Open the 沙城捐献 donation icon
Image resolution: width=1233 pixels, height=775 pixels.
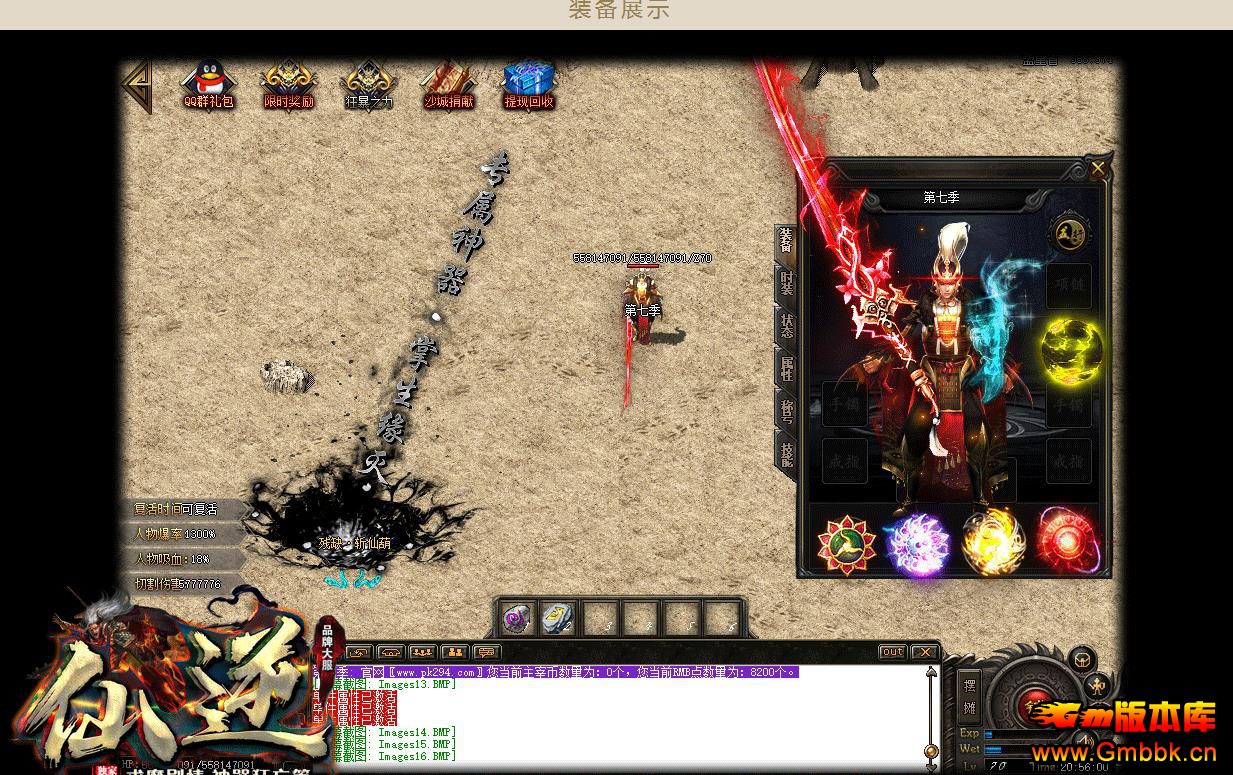448,83
